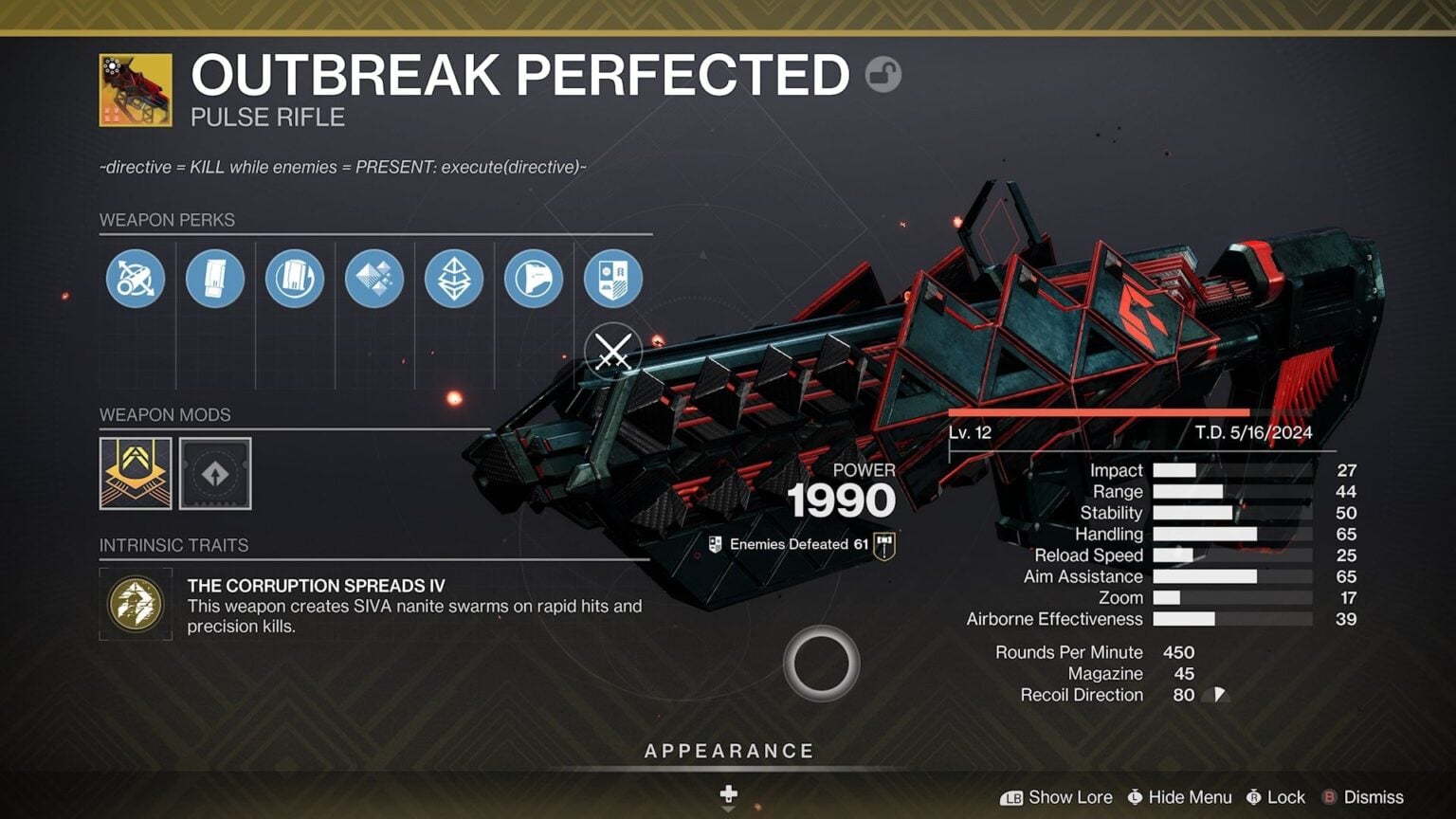This screenshot has width=1456, height=819.
Task: Open the empty weapon level mod socket
Action: pyautogui.click(x=214, y=474)
